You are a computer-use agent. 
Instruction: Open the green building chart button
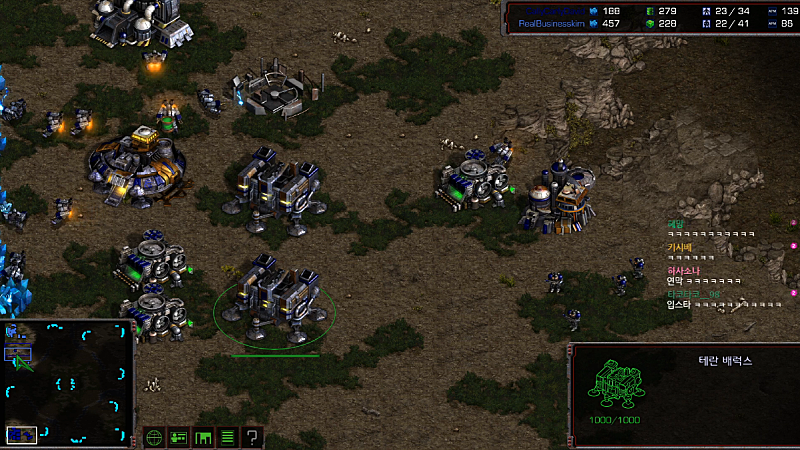tap(204, 437)
